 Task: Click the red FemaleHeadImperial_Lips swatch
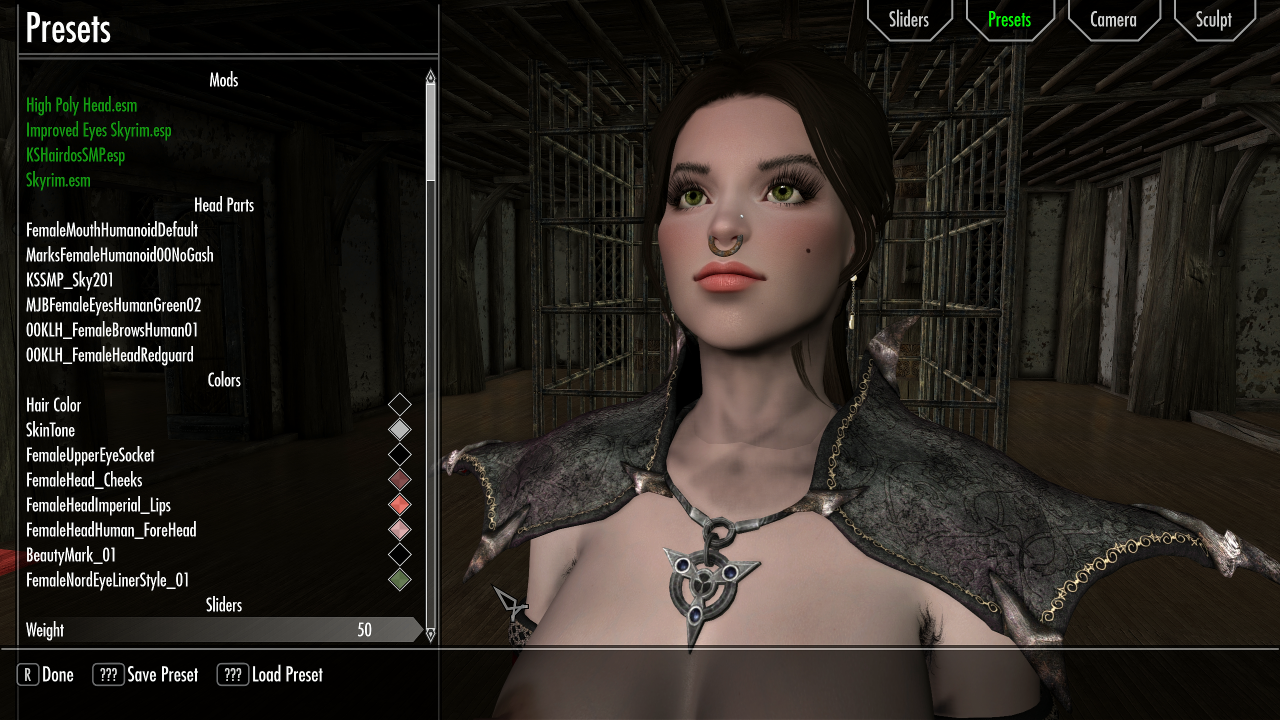(x=400, y=505)
